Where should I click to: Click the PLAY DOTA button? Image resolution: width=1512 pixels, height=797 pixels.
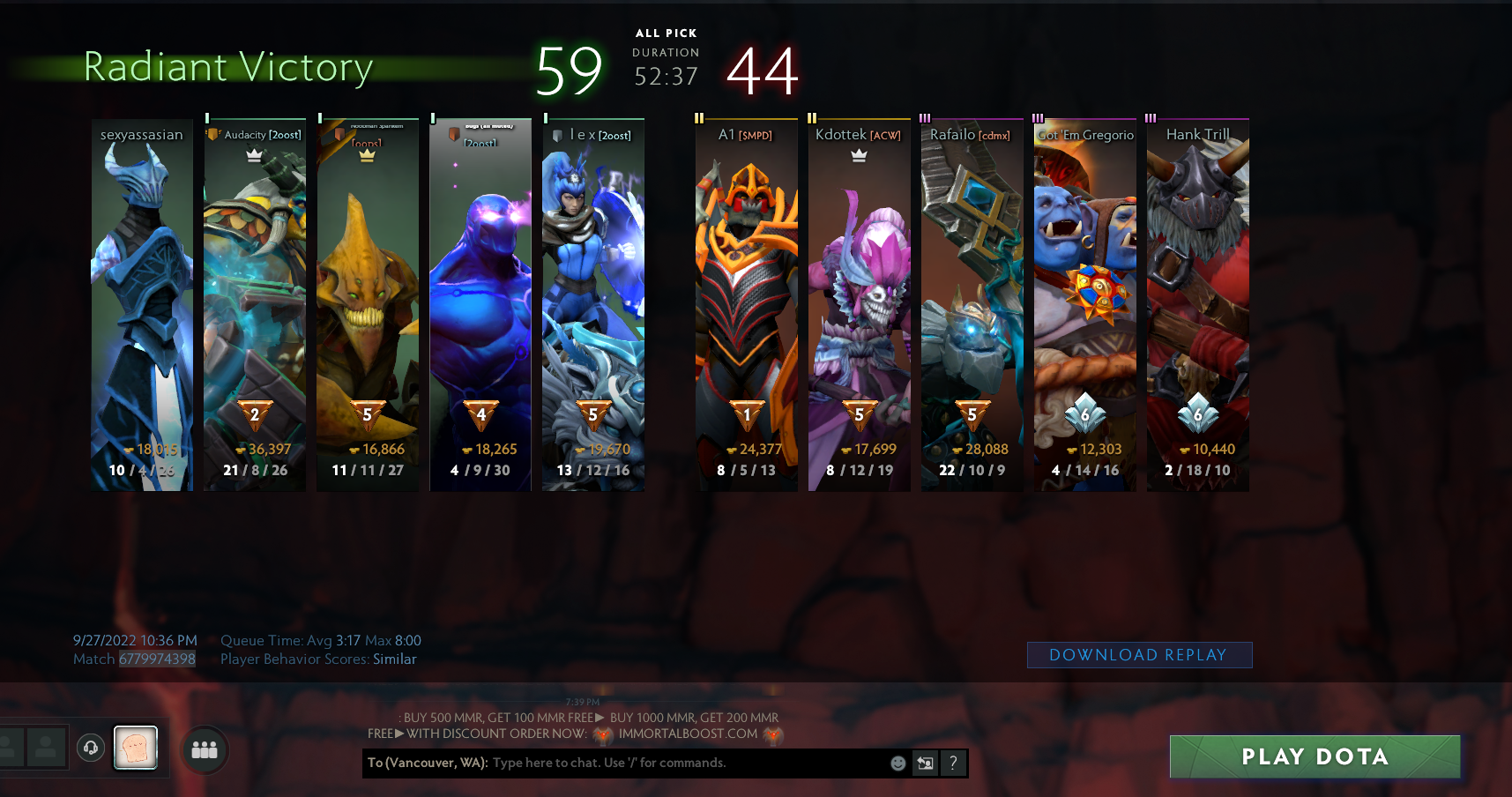coord(1315,756)
